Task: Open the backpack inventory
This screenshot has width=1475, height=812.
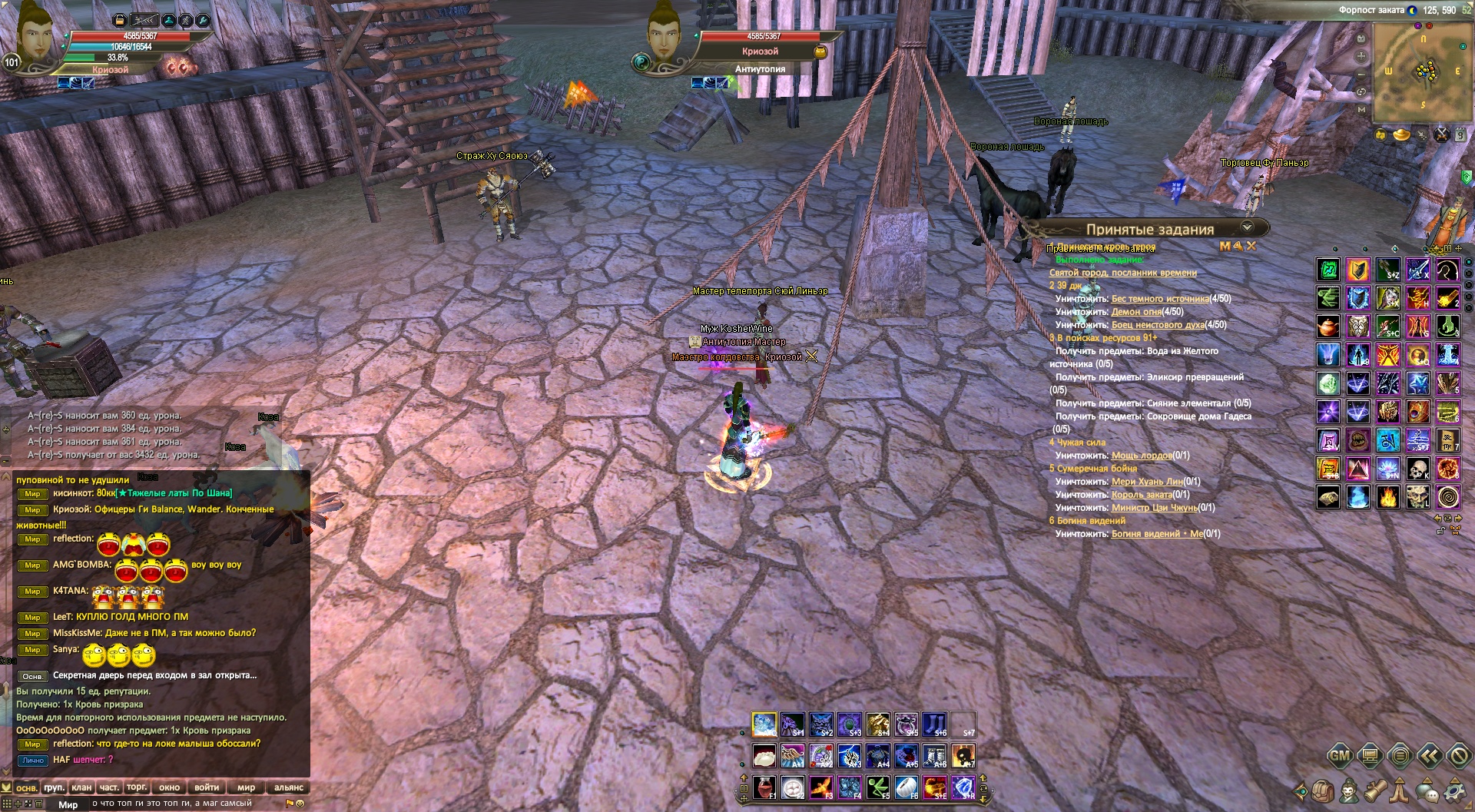Action: pos(1322,790)
